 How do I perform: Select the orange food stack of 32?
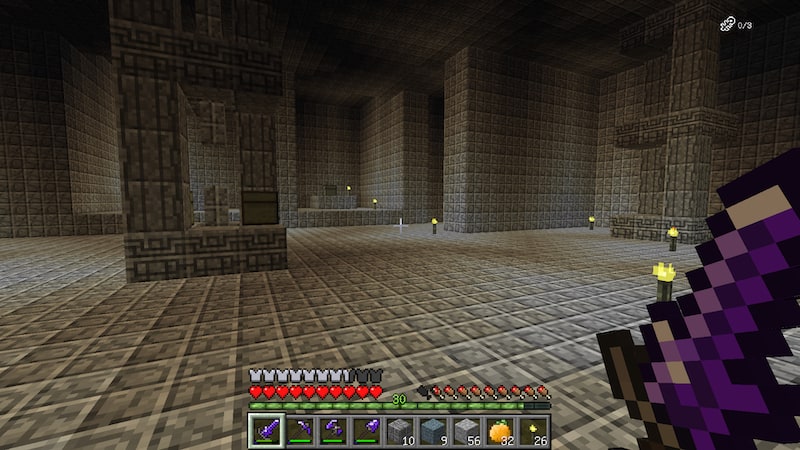point(499,431)
